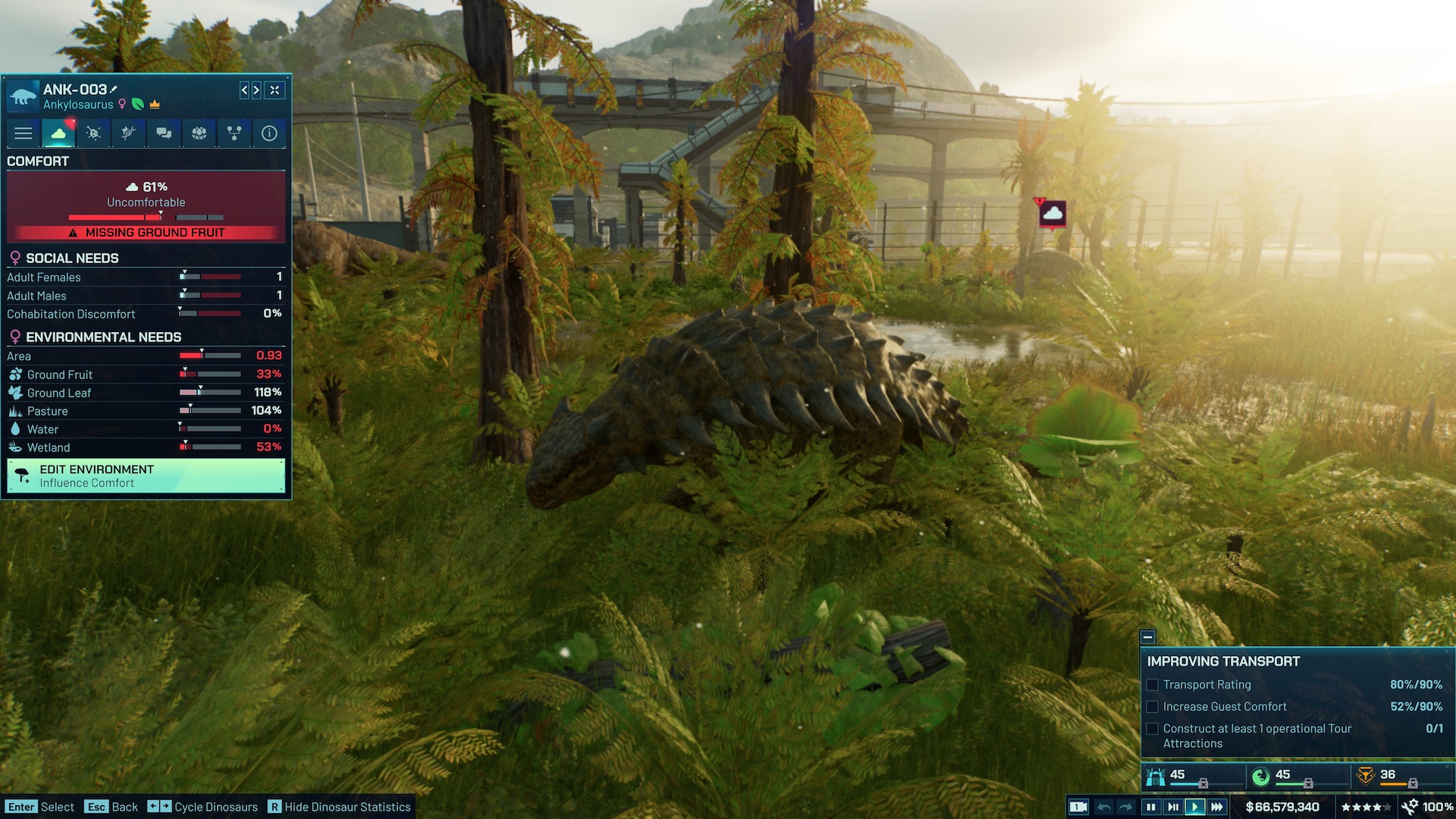The image size is (1456, 819).
Task: Switch to the Overview tab with hamburger icon
Action: [23, 133]
